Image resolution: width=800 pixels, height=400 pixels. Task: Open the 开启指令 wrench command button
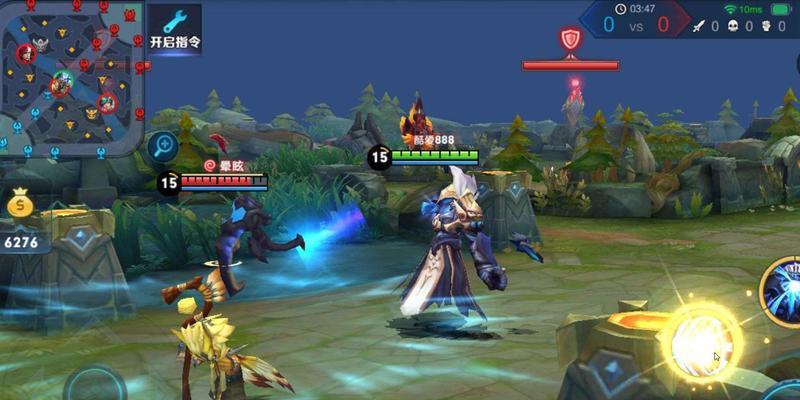[x=175, y=29]
